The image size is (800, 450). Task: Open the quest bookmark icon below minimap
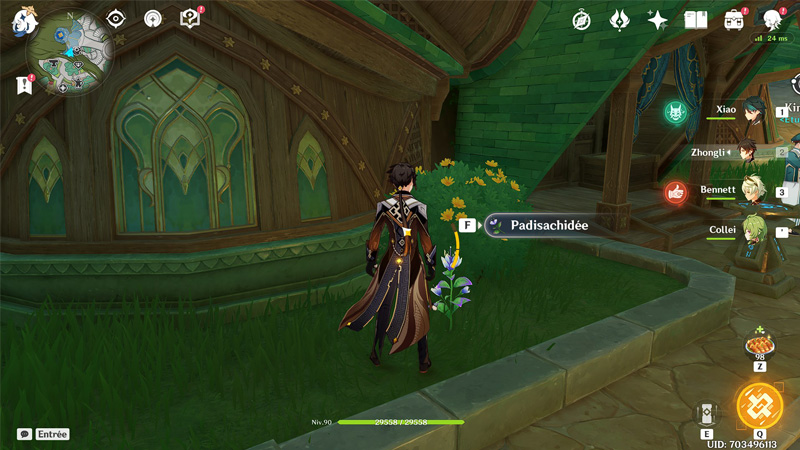[x=24, y=86]
